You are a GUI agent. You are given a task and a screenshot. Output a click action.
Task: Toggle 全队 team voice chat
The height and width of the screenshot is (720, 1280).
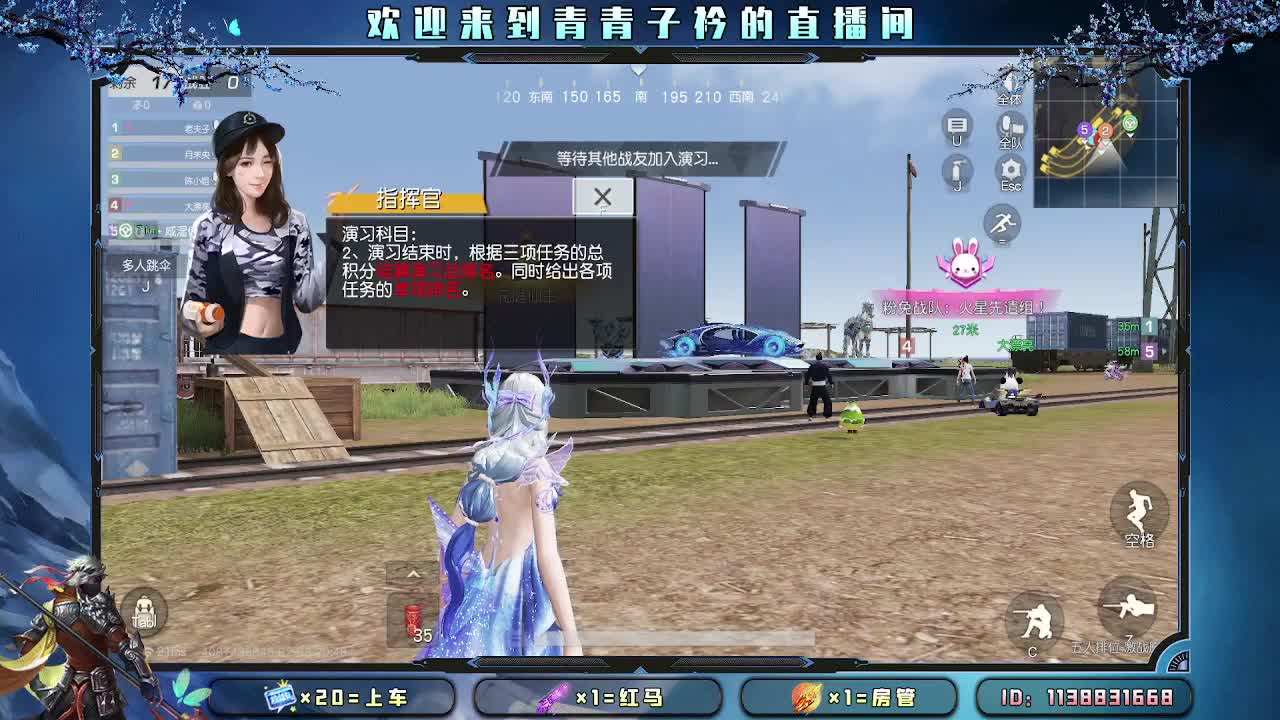(x=1012, y=127)
